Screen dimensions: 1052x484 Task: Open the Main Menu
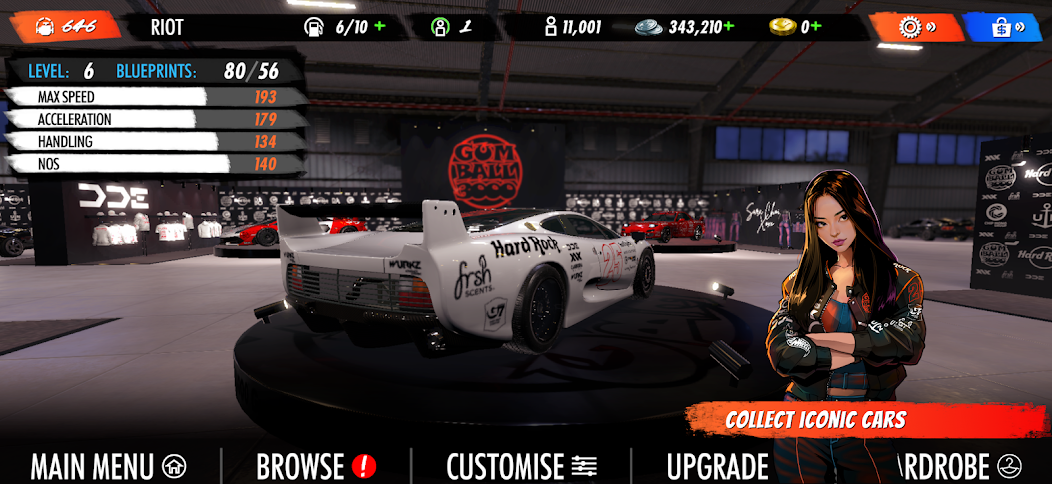(x=108, y=466)
